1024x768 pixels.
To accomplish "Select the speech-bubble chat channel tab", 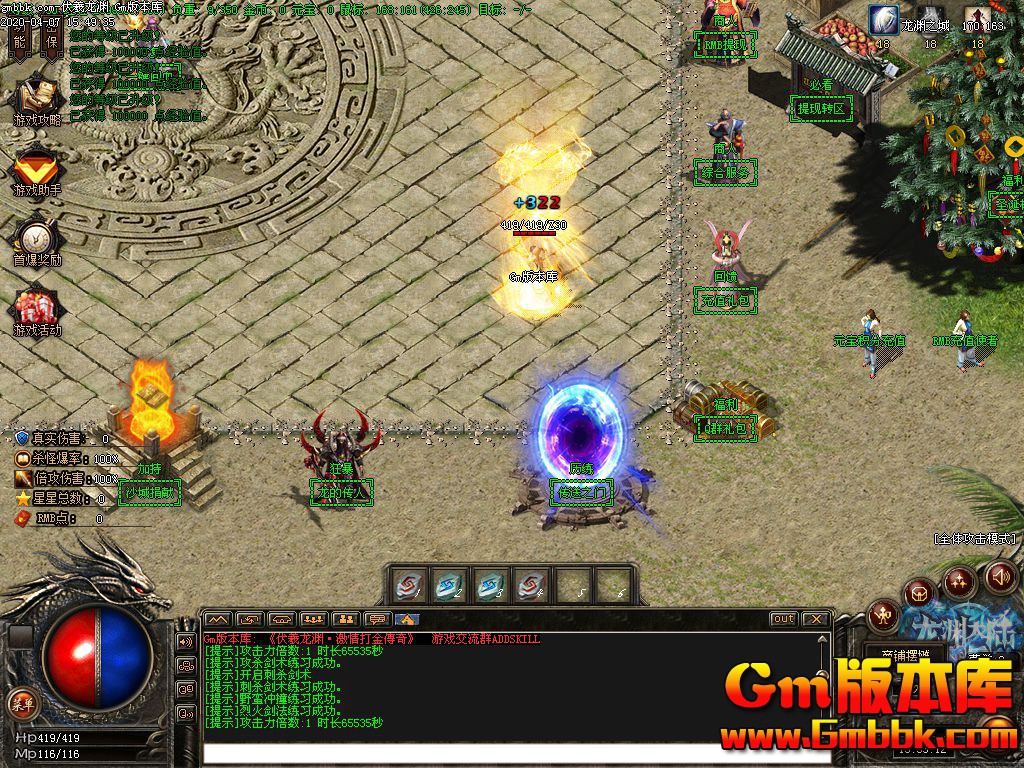I will [376, 619].
